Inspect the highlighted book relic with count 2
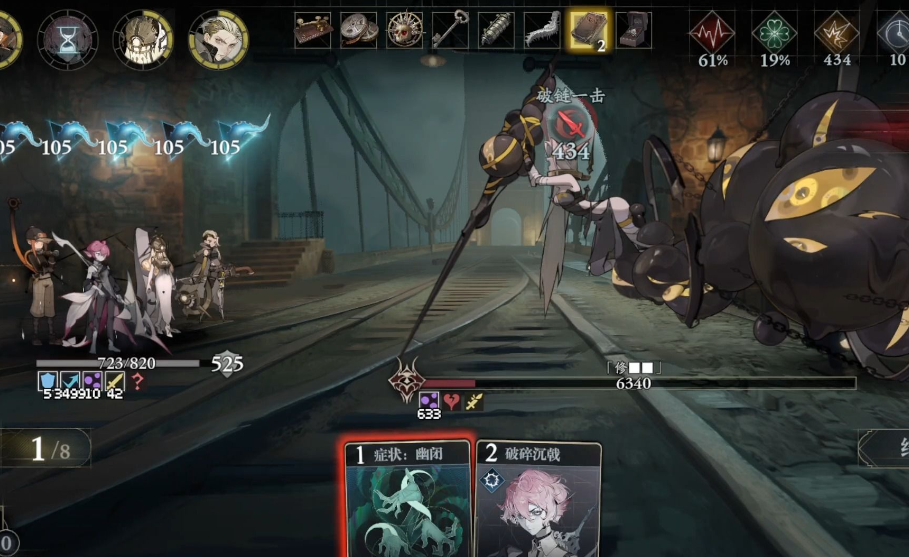Viewport: 909px width, 557px height. [588, 30]
